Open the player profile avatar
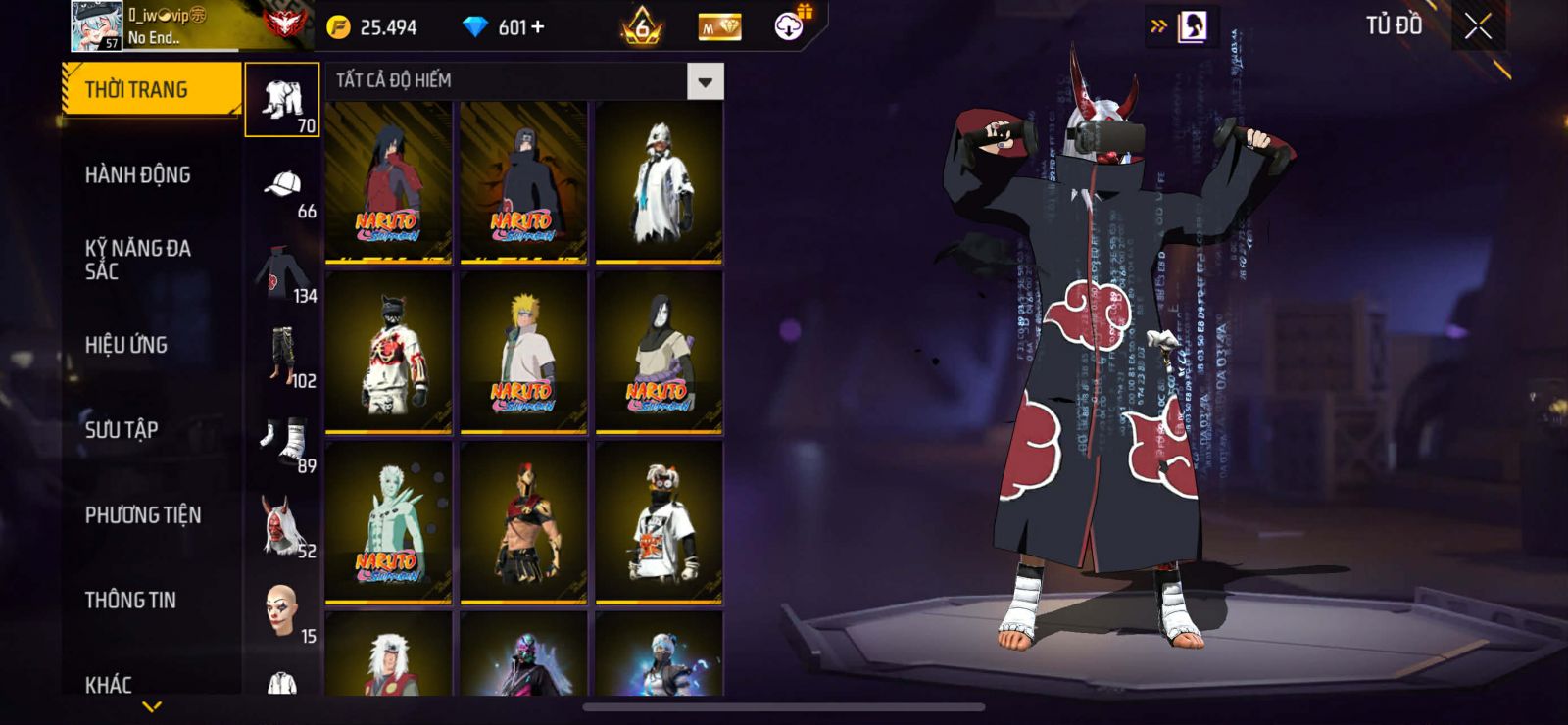Screen dimensions: 1568x725 coord(96,26)
